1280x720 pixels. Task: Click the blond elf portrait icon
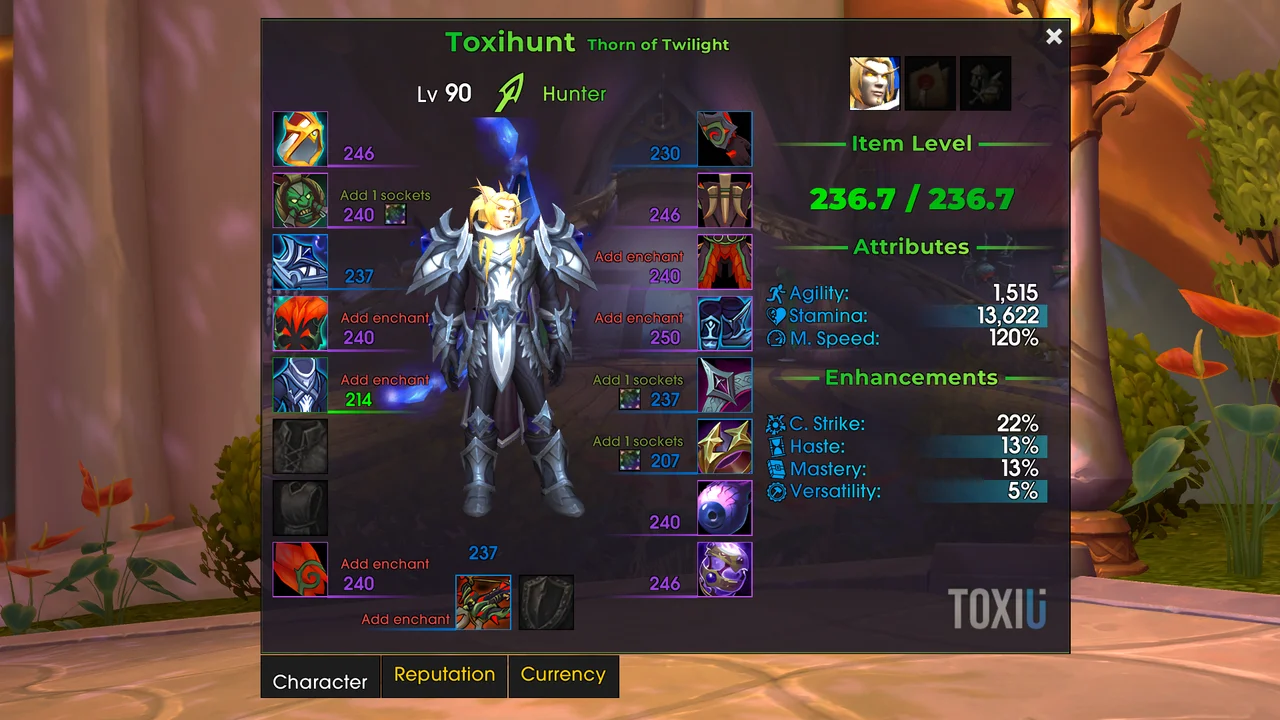[x=875, y=83]
